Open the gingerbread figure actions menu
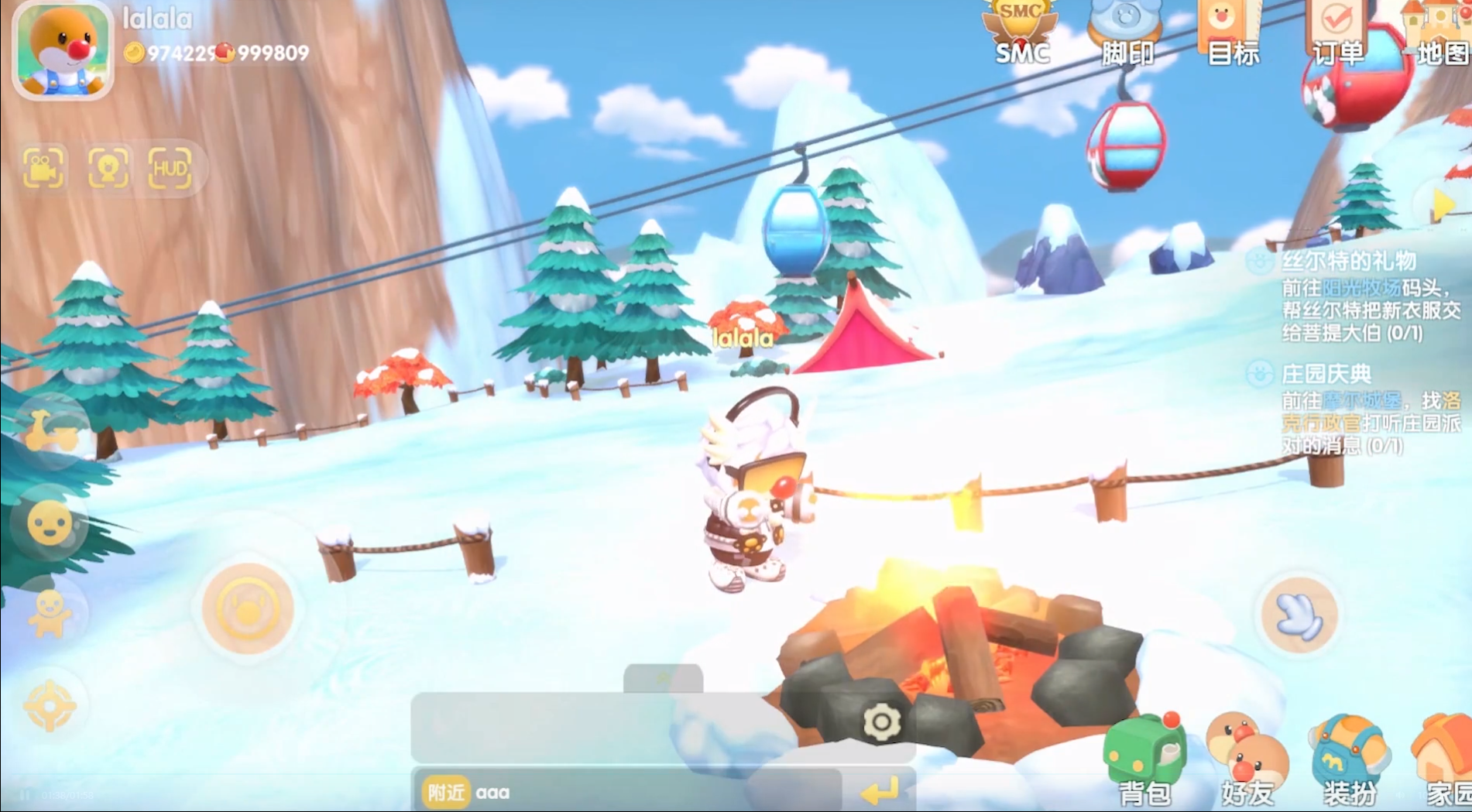This screenshot has width=1472, height=812. [50, 613]
